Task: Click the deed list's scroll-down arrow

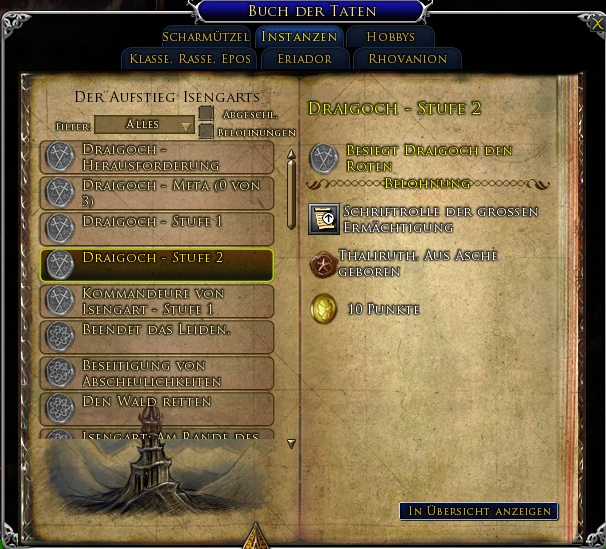Action: point(291,443)
